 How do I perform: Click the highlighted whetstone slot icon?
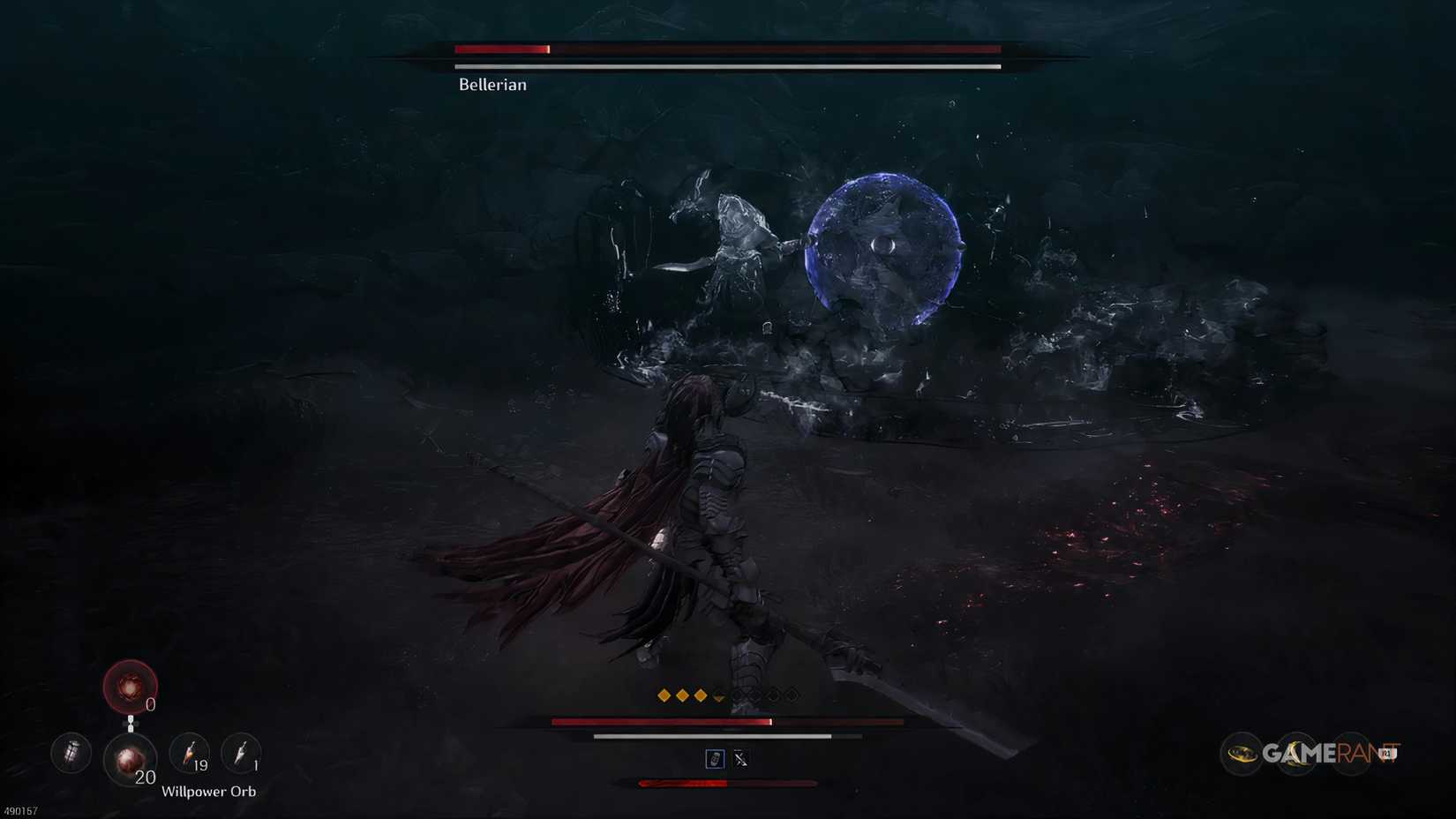click(715, 759)
